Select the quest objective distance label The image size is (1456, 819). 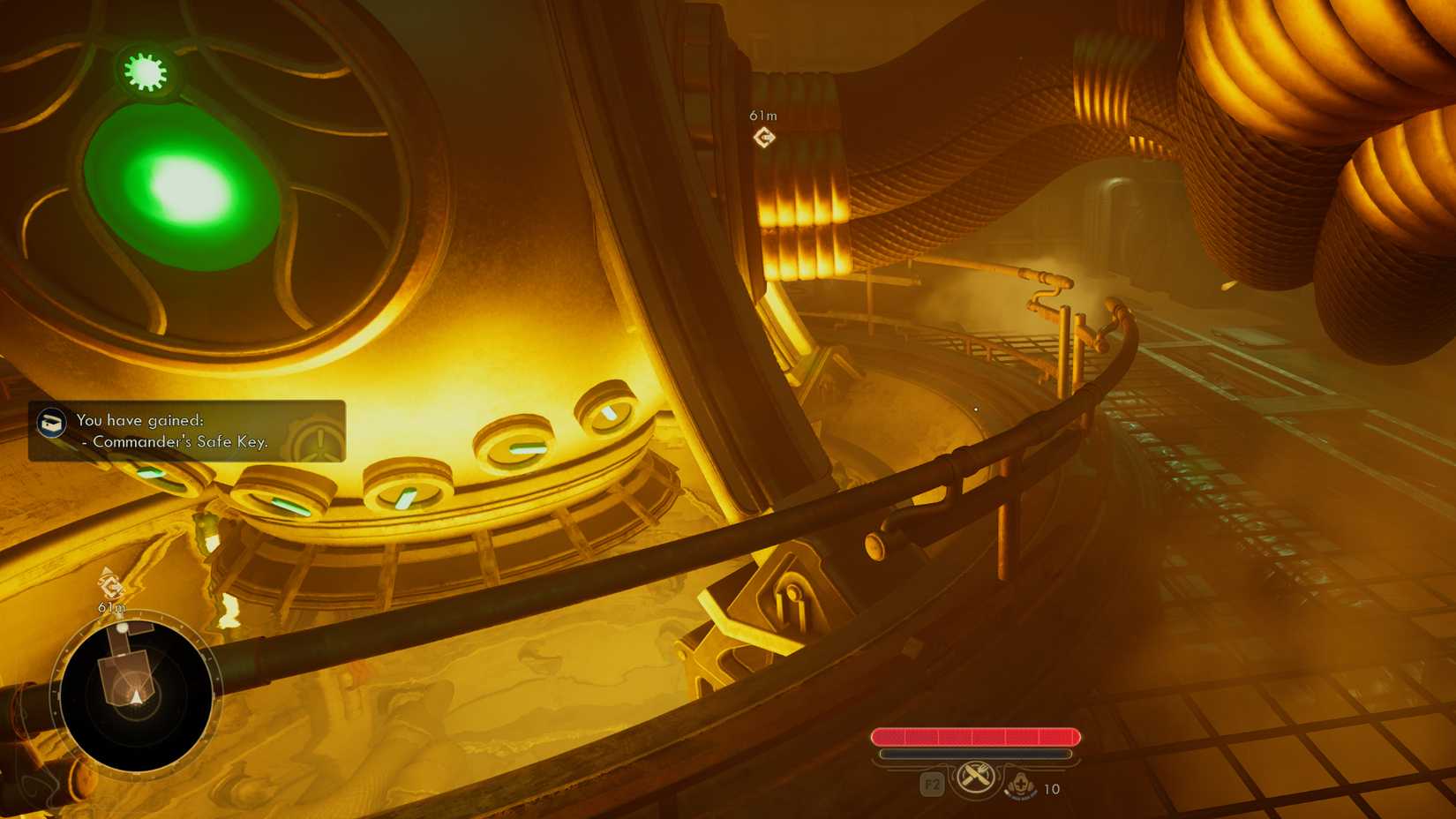tap(761, 113)
